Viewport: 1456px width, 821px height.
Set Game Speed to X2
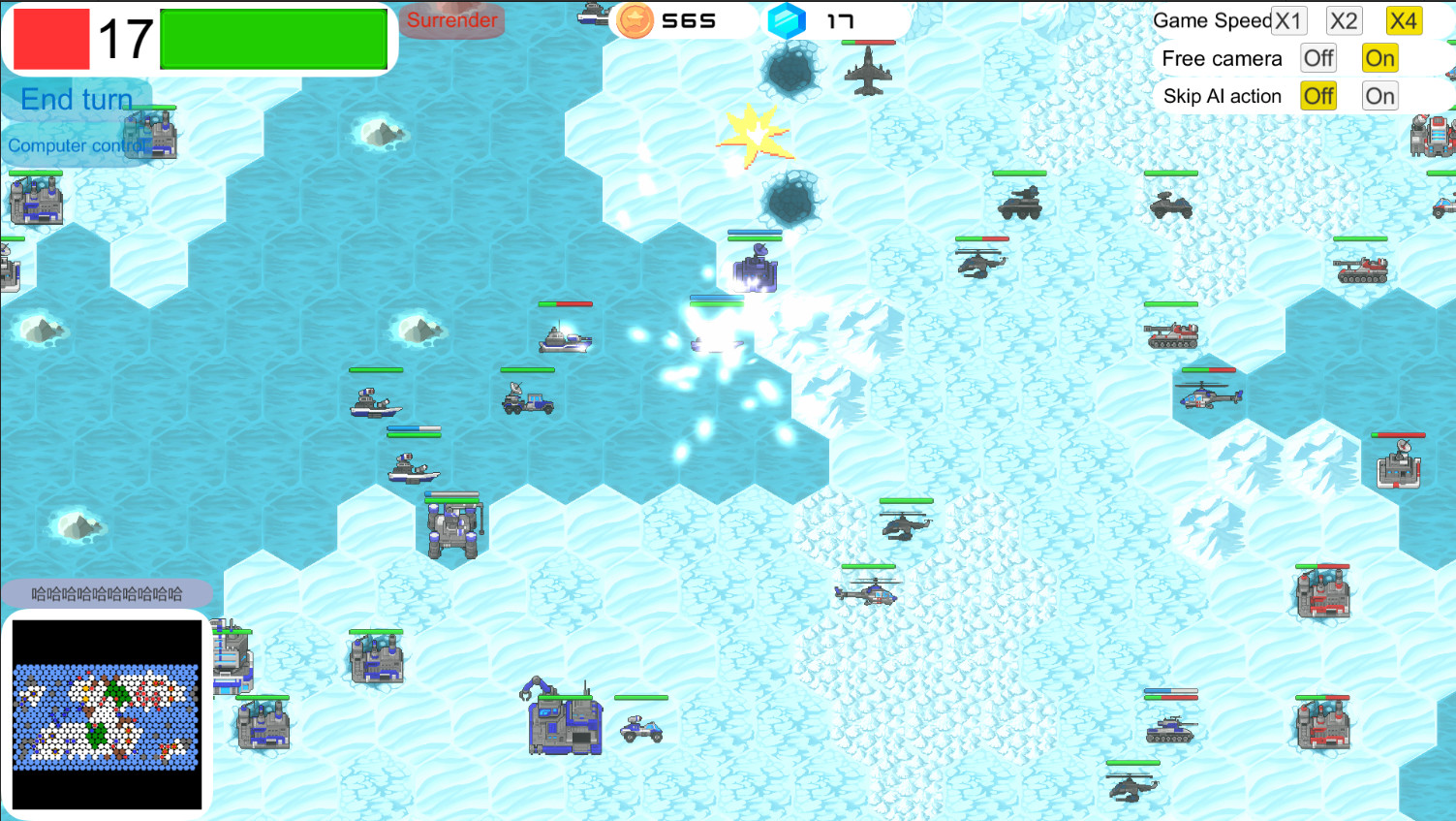[x=1344, y=19]
